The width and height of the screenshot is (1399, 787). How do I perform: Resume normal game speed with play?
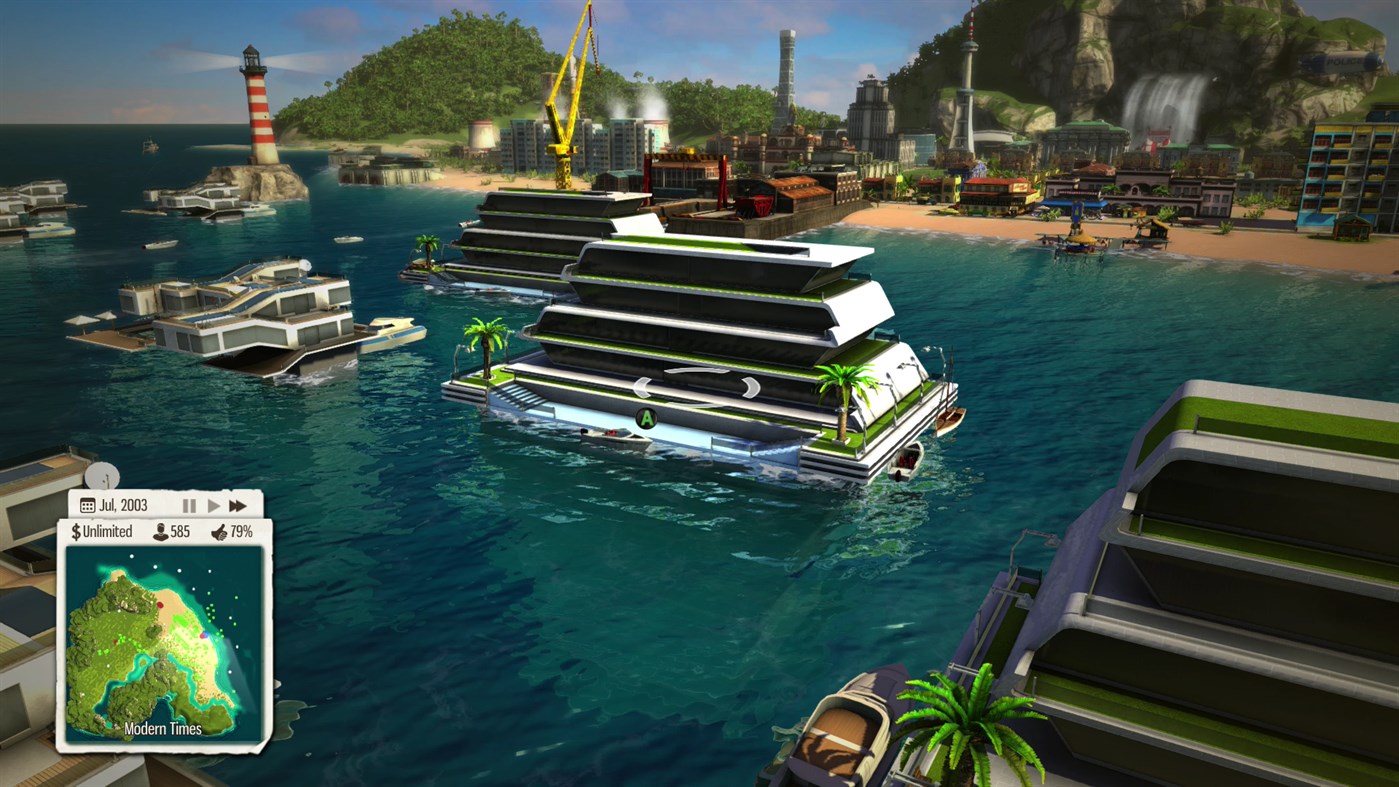pyautogui.click(x=213, y=505)
